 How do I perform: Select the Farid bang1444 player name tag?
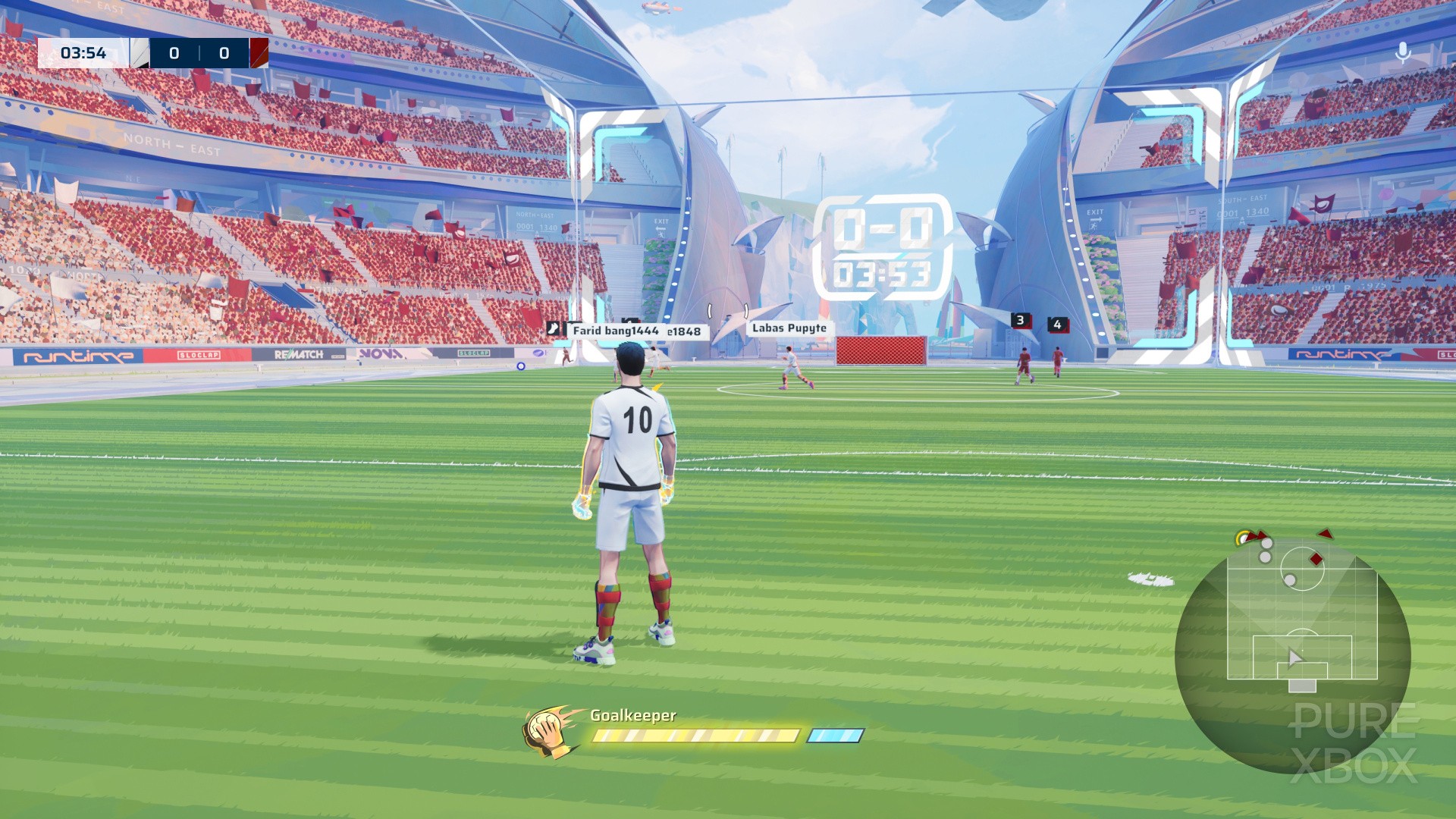[x=615, y=331]
